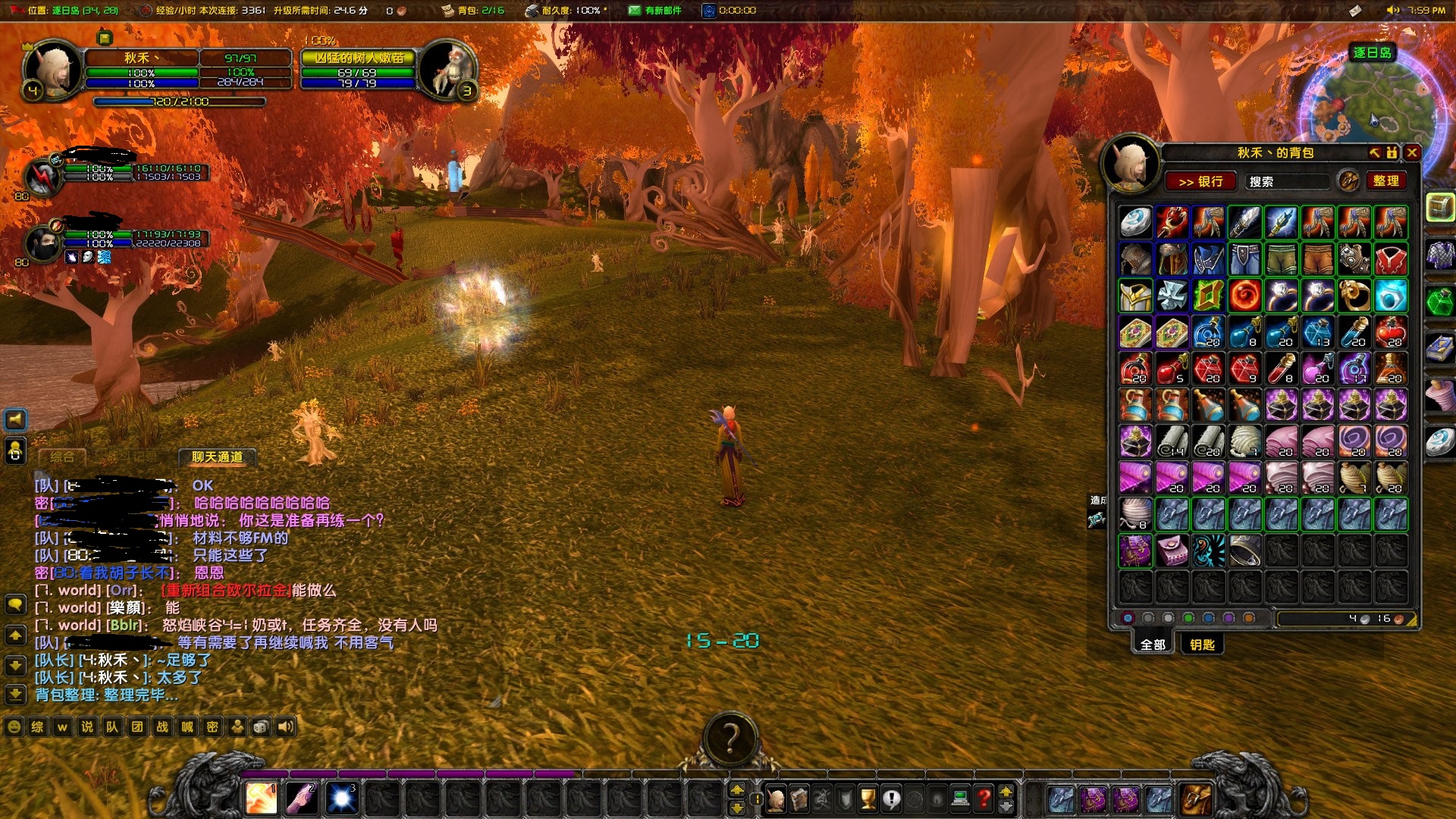Click the green item quality filter dot in bag footer
This screenshot has width=1456, height=819.
click(x=1188, y=618)
